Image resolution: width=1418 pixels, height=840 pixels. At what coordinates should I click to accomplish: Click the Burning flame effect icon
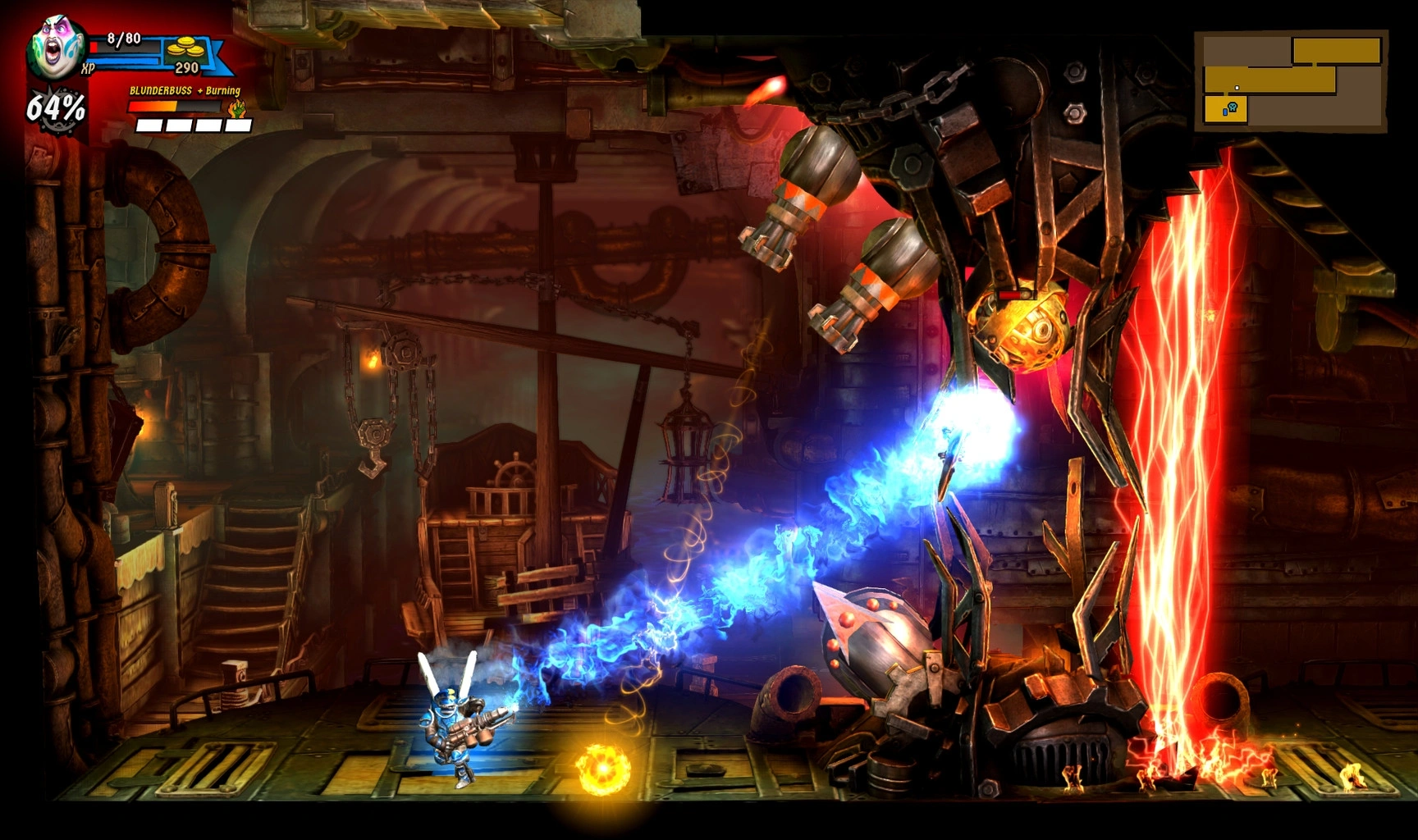[x=238, y=109]
